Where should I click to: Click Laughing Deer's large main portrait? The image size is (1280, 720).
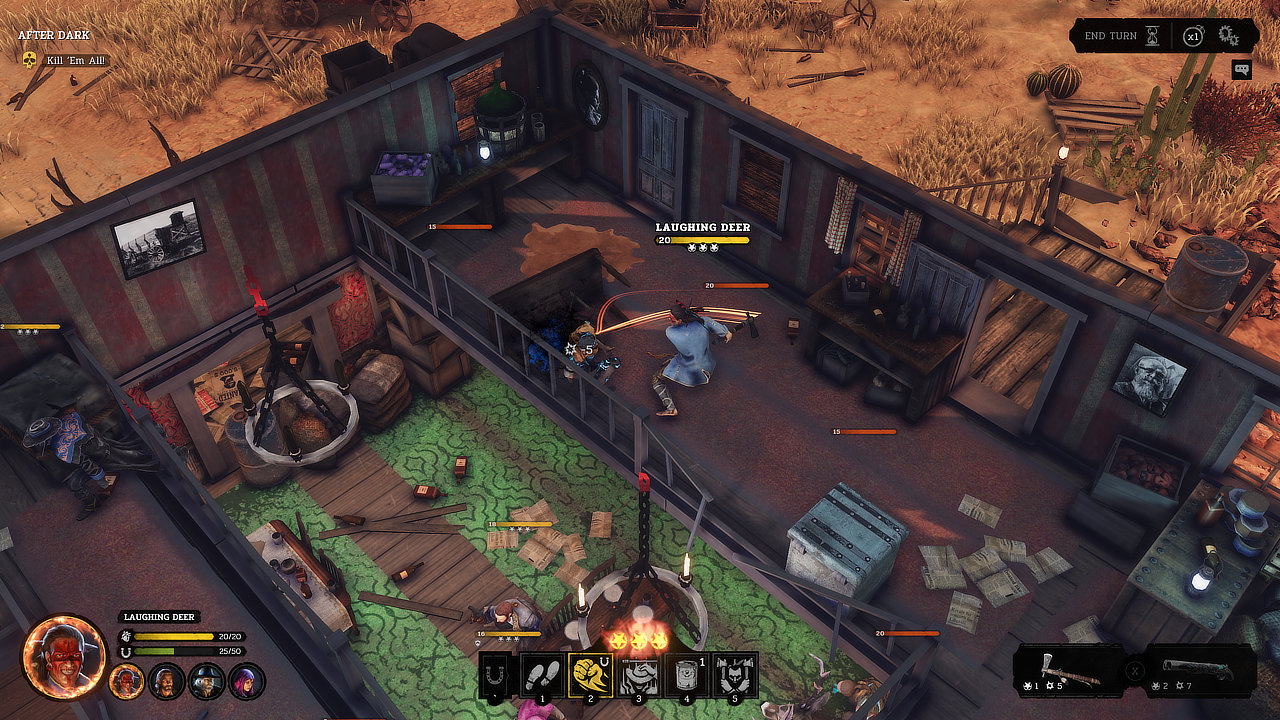pos(65,657)
